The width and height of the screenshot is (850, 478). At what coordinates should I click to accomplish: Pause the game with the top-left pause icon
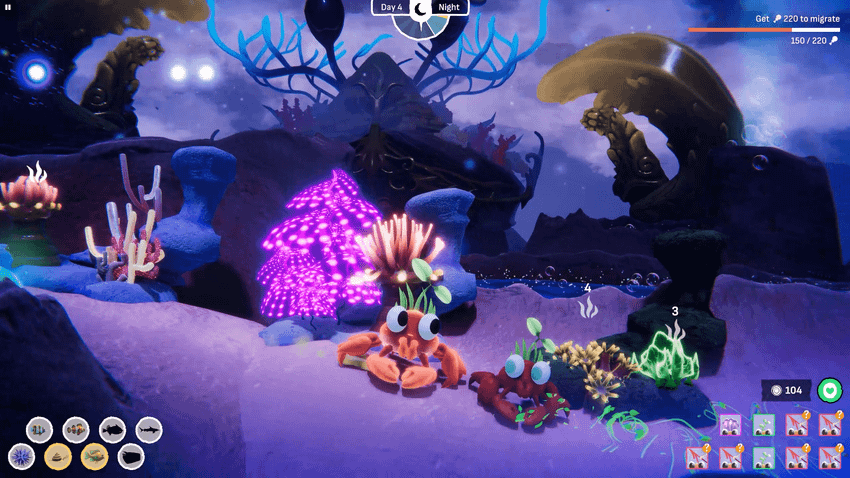coord(9,7)
